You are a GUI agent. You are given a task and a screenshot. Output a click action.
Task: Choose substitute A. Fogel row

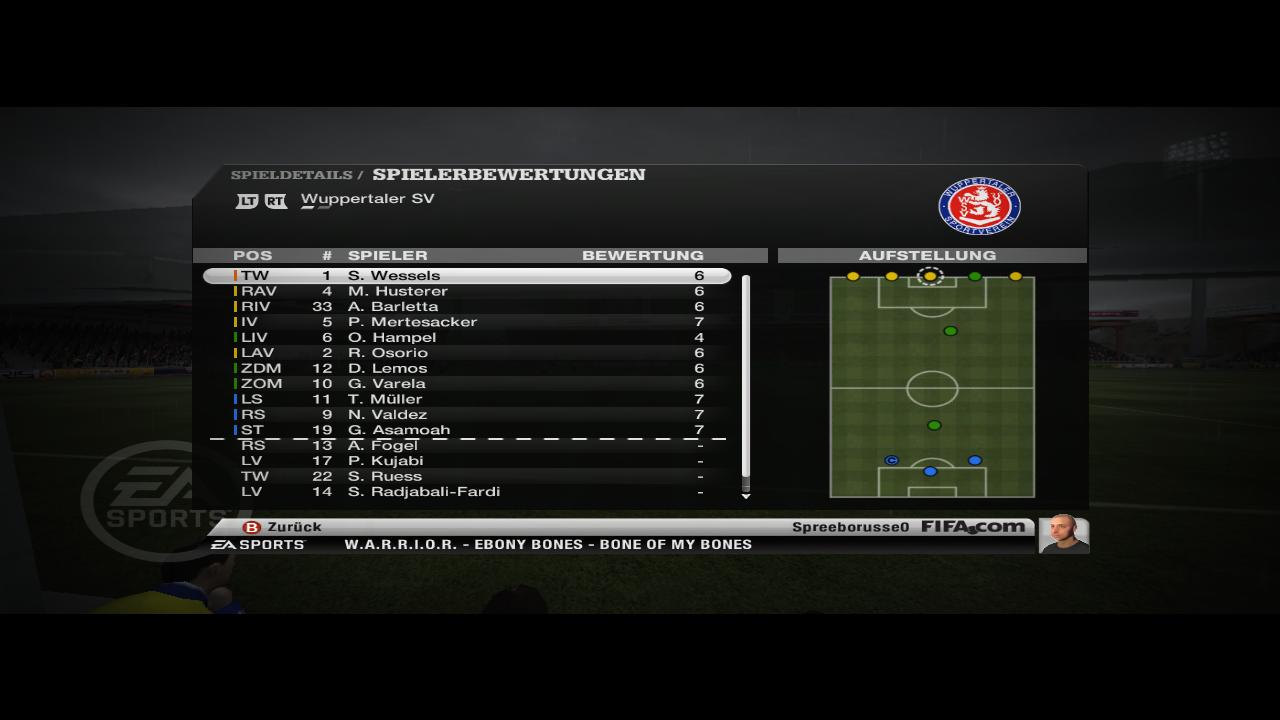point(467,446)
